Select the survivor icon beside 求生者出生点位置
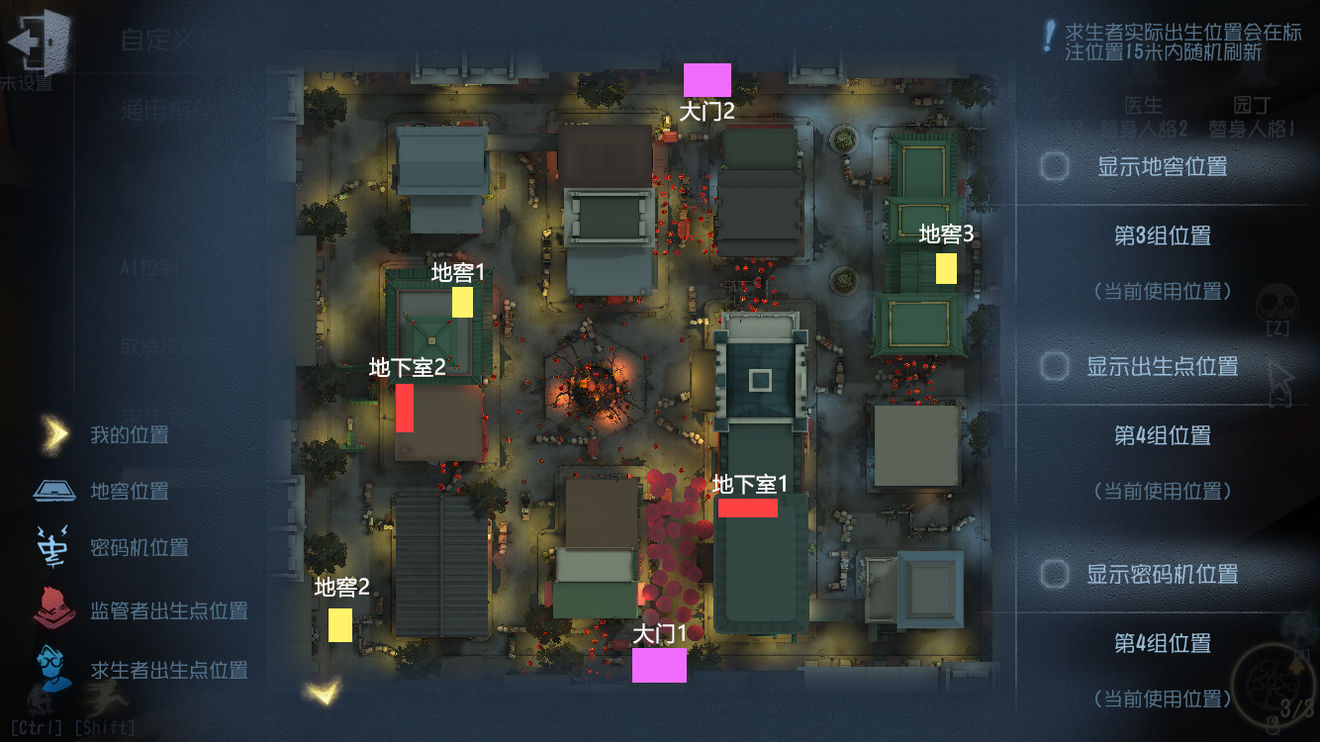 [52, 670]
